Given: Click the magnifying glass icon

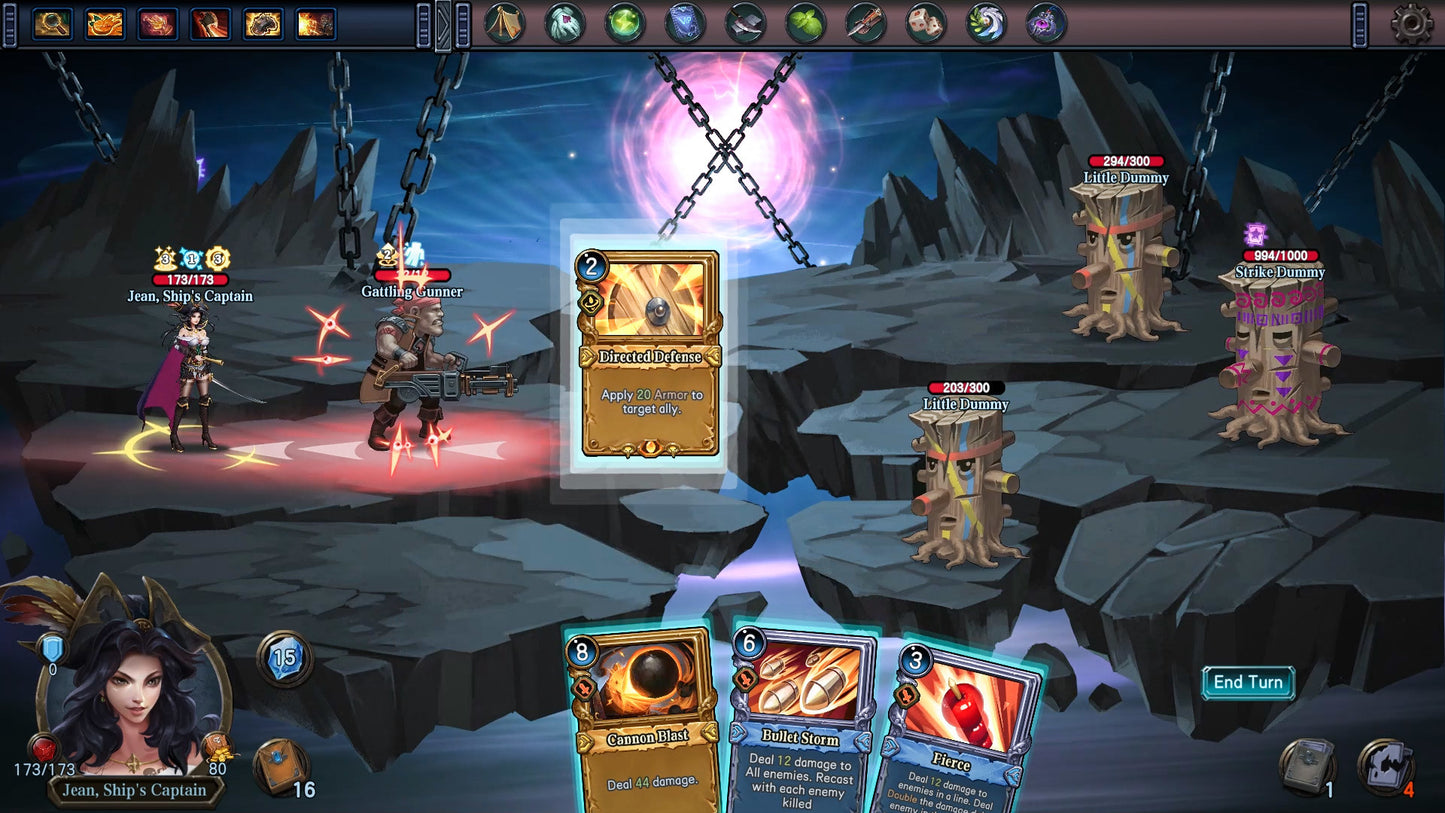Looking at the screenshot, I should (51, 23).
